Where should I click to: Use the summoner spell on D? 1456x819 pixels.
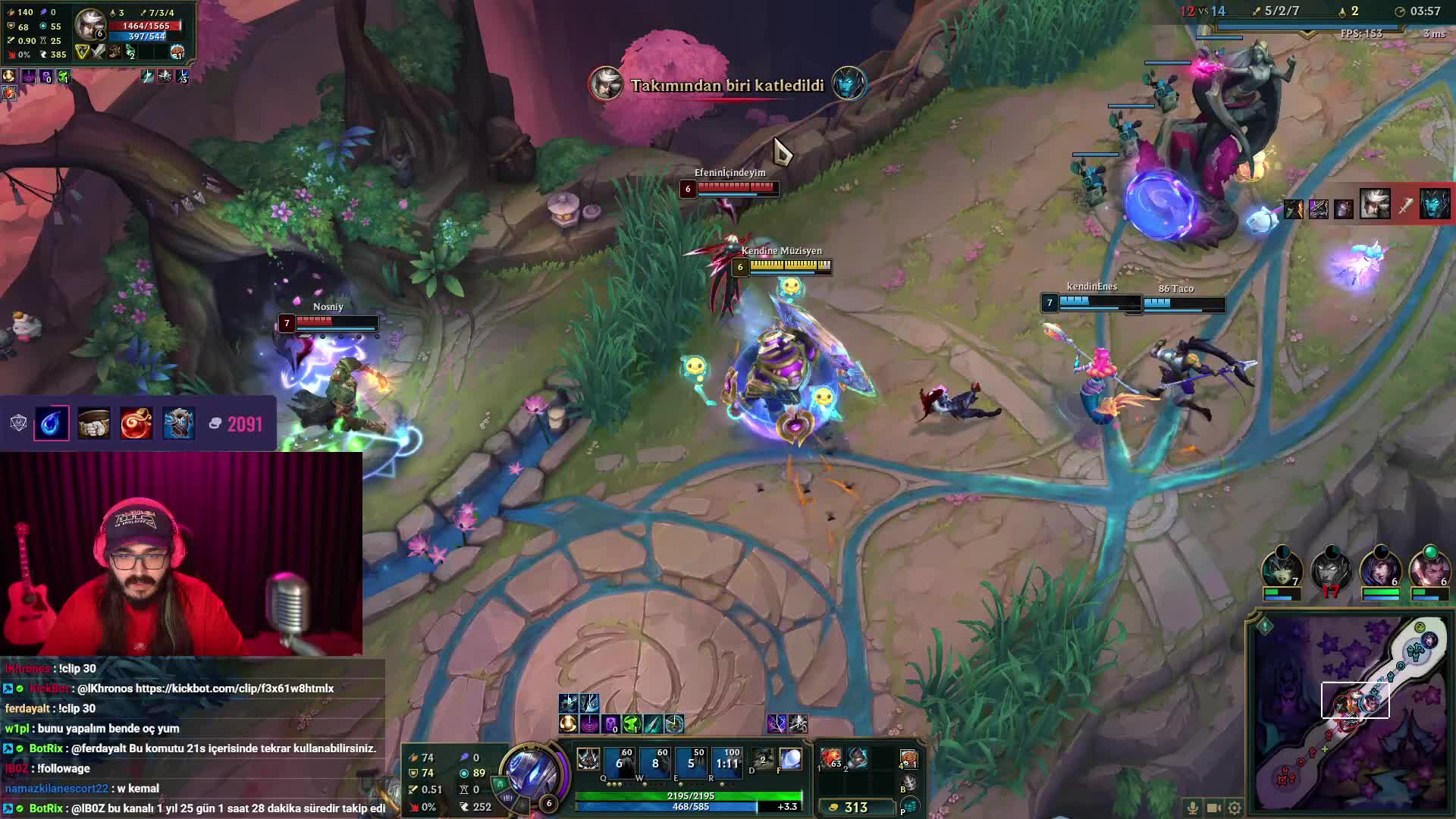coord(763,759)
